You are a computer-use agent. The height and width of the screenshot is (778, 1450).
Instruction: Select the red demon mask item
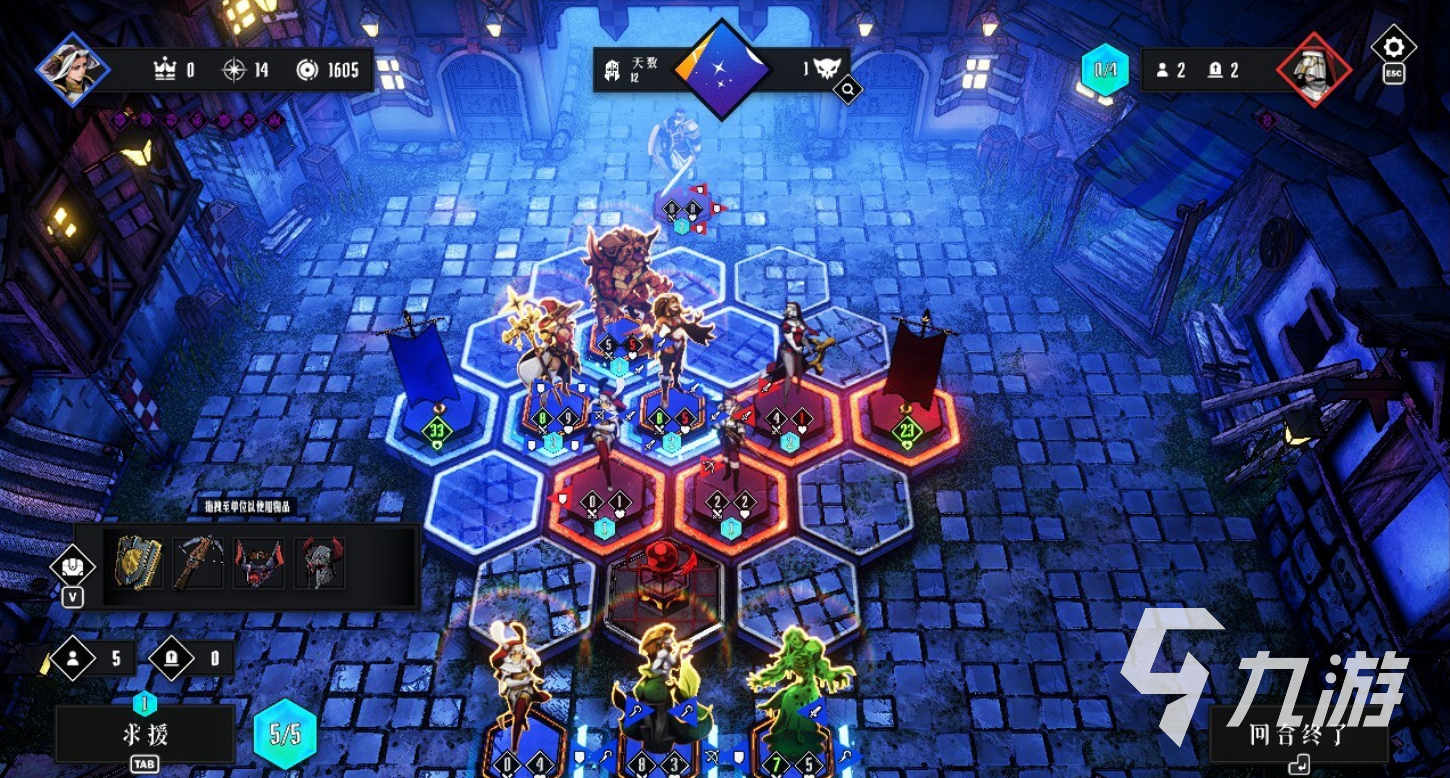coord(258,563)
